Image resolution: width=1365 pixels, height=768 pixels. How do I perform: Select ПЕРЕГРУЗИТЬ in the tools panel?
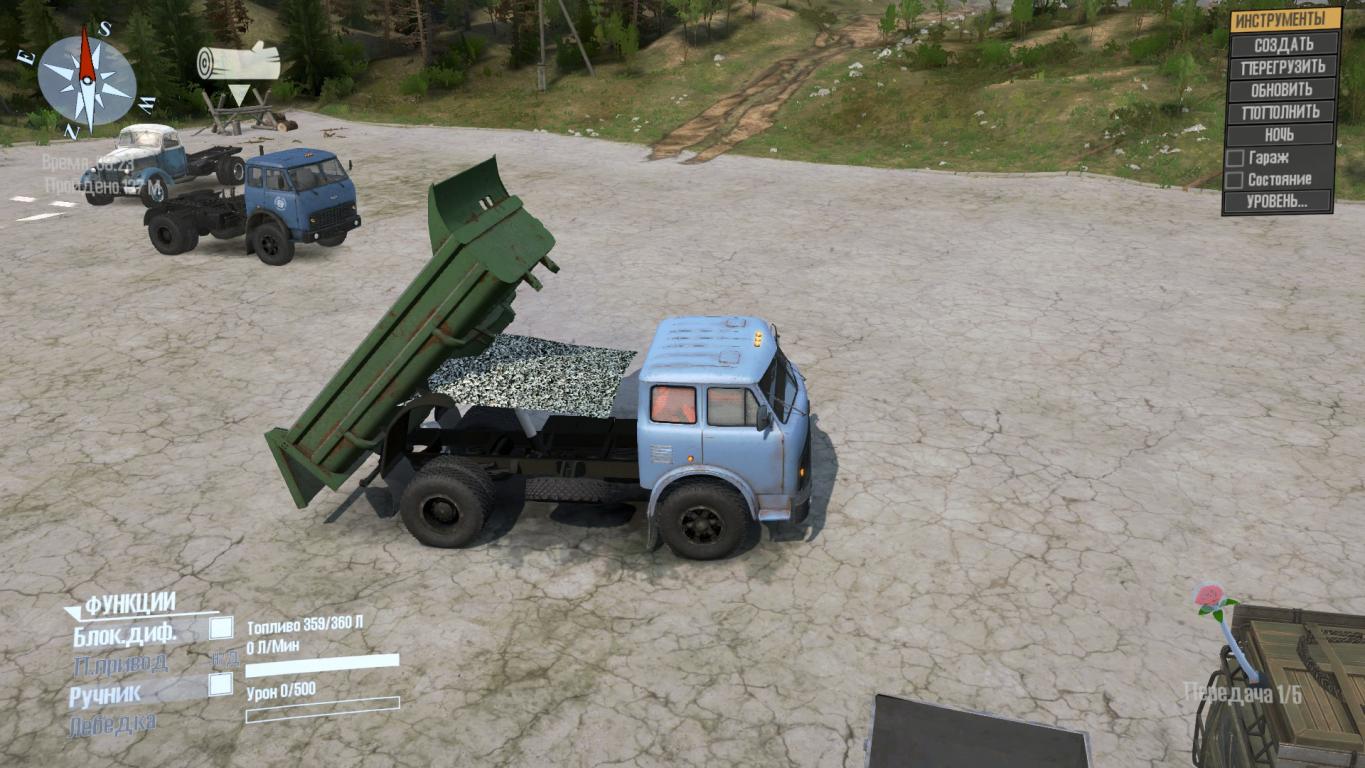point(1284,68)
